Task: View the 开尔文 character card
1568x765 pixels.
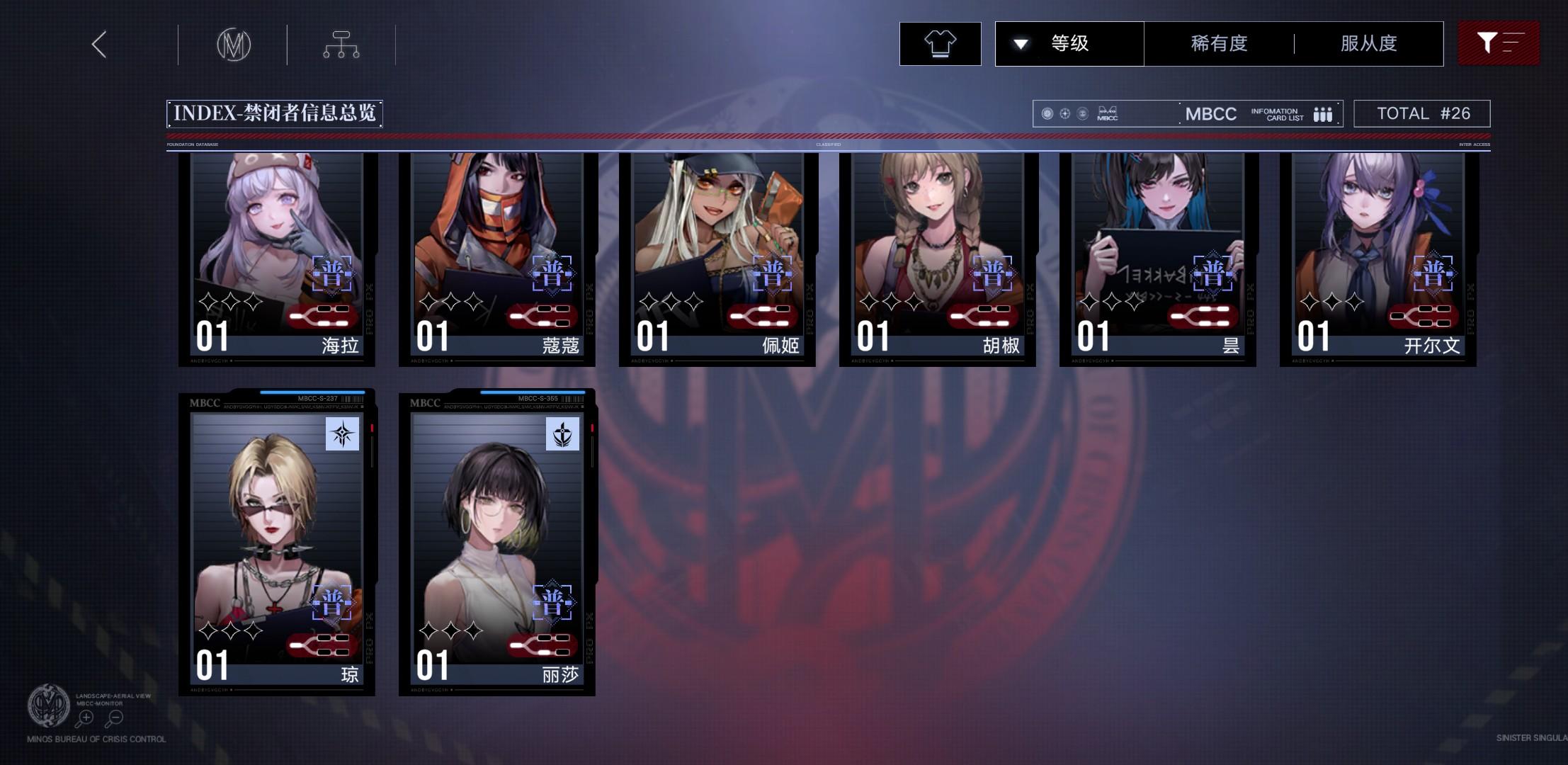Action: coord(1378,259)
